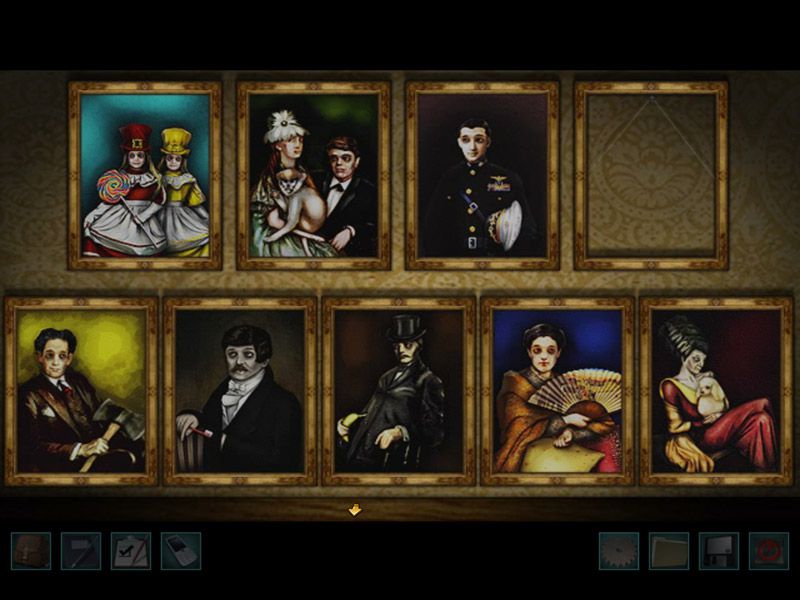Open the journal notebook with pen

click(80, 551)
